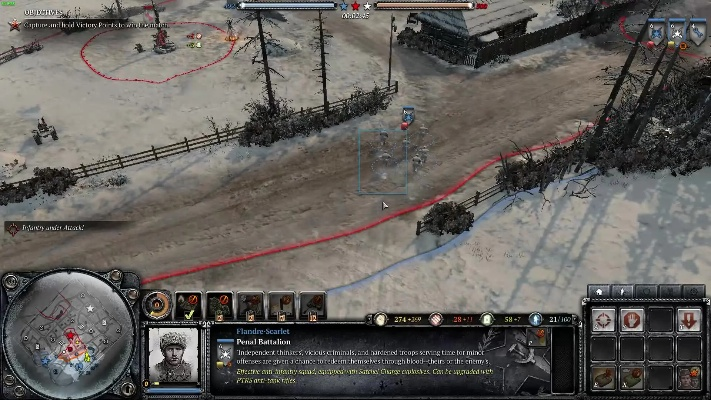Activate the attack-move crosshair command
Image resolution: width=711 pixels, height=400 pixels.
(603, 320)
